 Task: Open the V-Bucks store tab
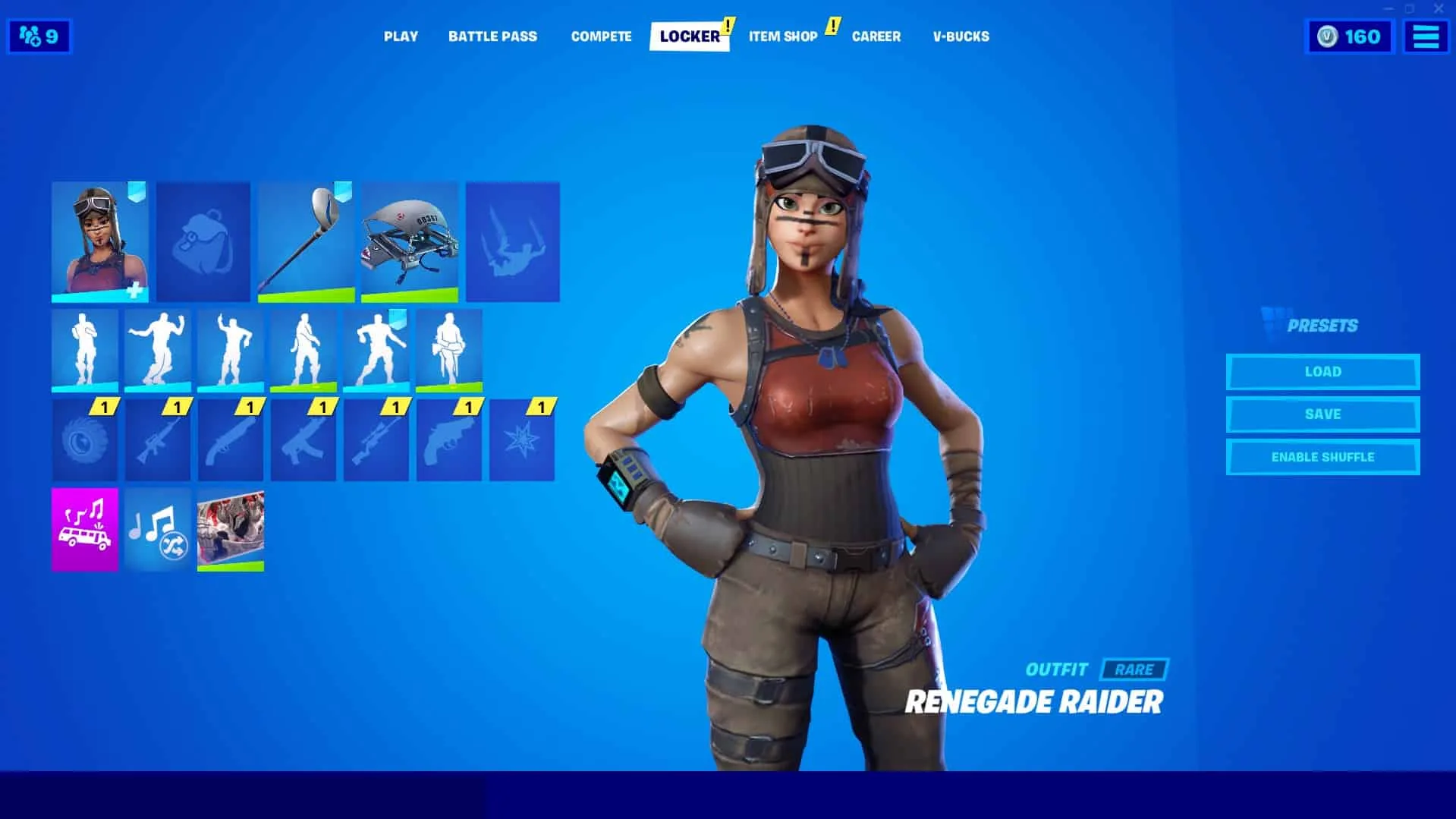pyautogui.click(x=961, y=36)
